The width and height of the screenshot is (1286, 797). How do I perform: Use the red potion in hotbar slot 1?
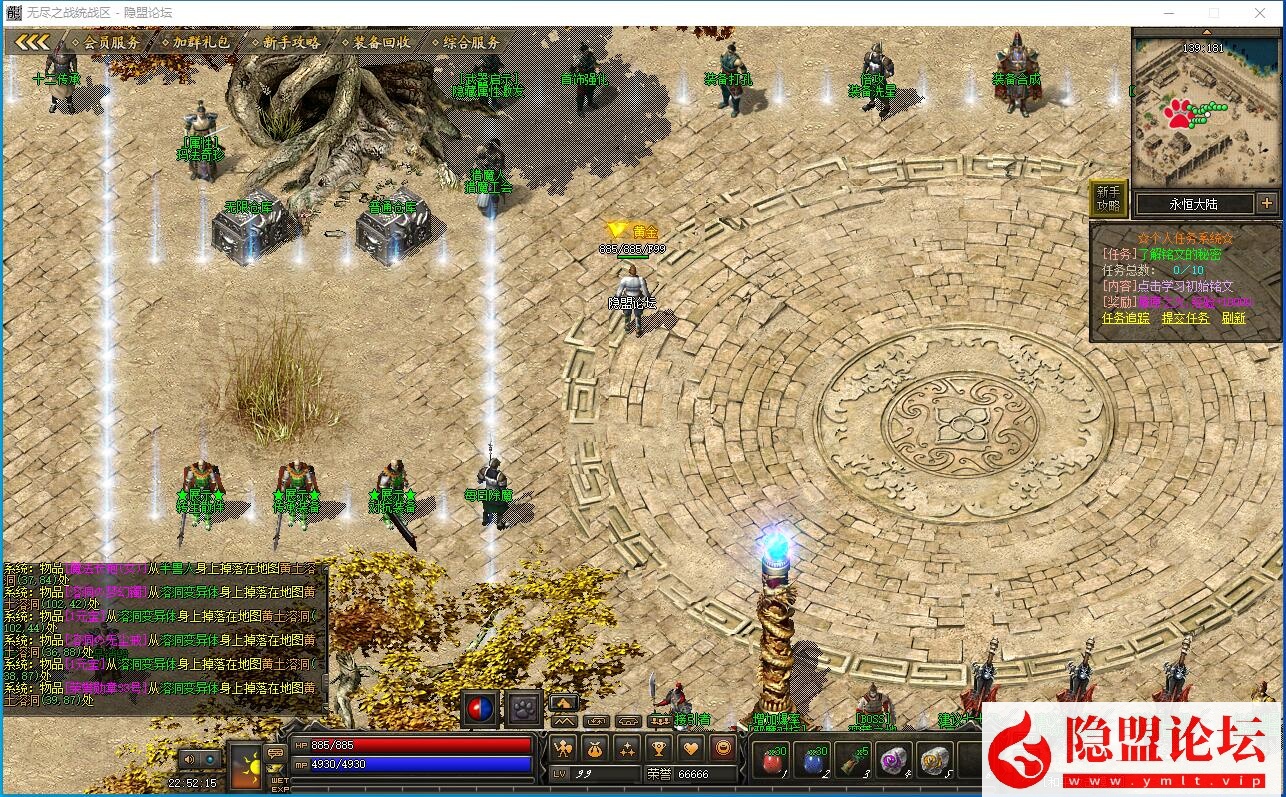click(771, 762)
